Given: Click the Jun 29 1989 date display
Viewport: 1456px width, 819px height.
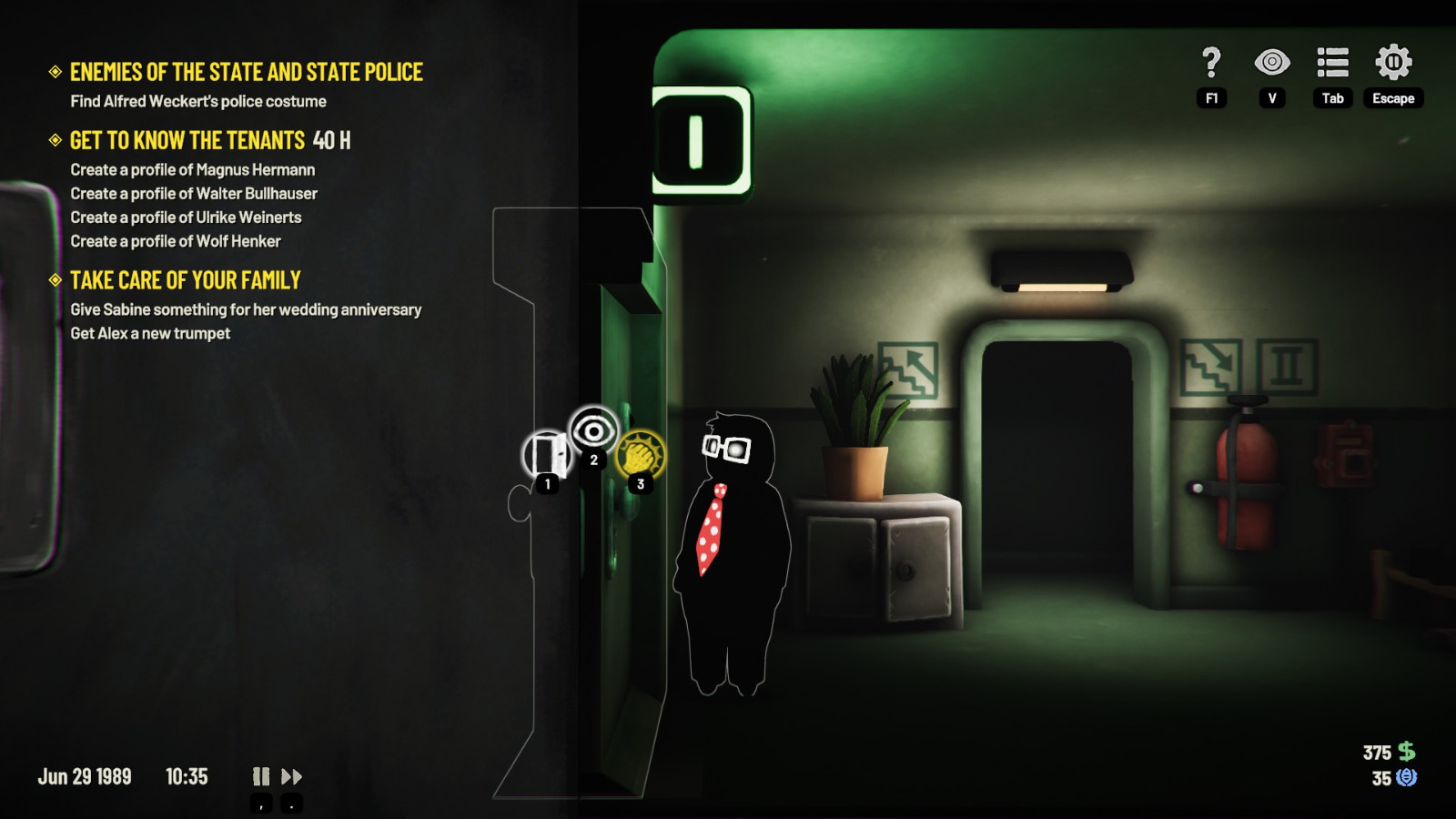Looking at the screenshot, I should pos(86,777).
